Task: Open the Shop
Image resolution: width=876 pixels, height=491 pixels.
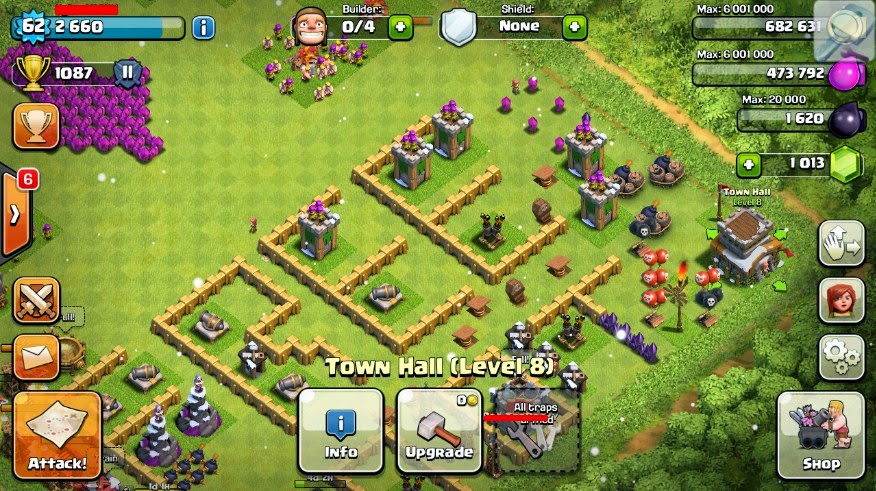Action: coord(820,434)
